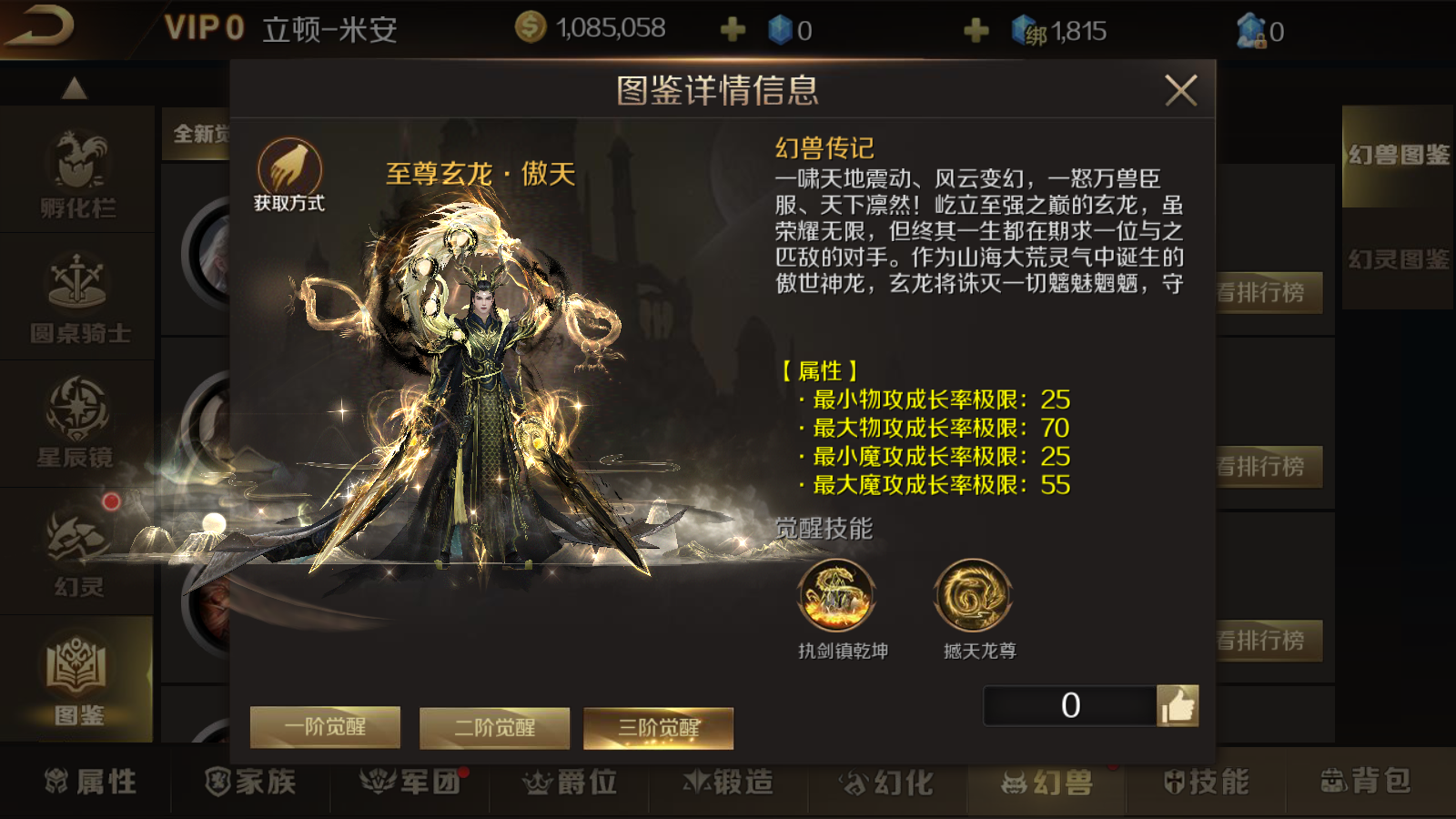The height and width of the screenshot is (819, 1456).
Task: Select the 图鉴 side menu entry
Action: click(78, 680)
